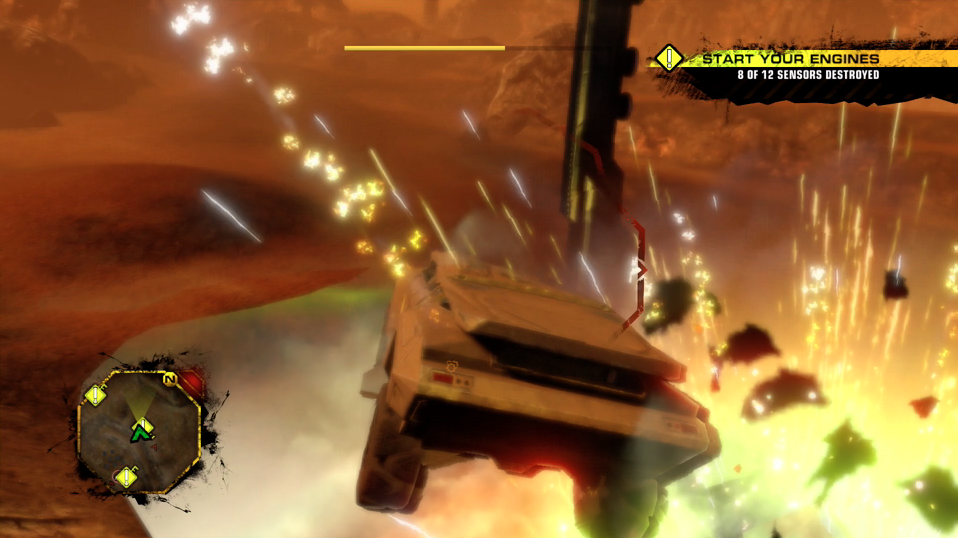This screenshot has width=958, height=538.
Task: Open the Start Your Engines objective tracker
Action: pyautogui.click(x=790, y=66)
